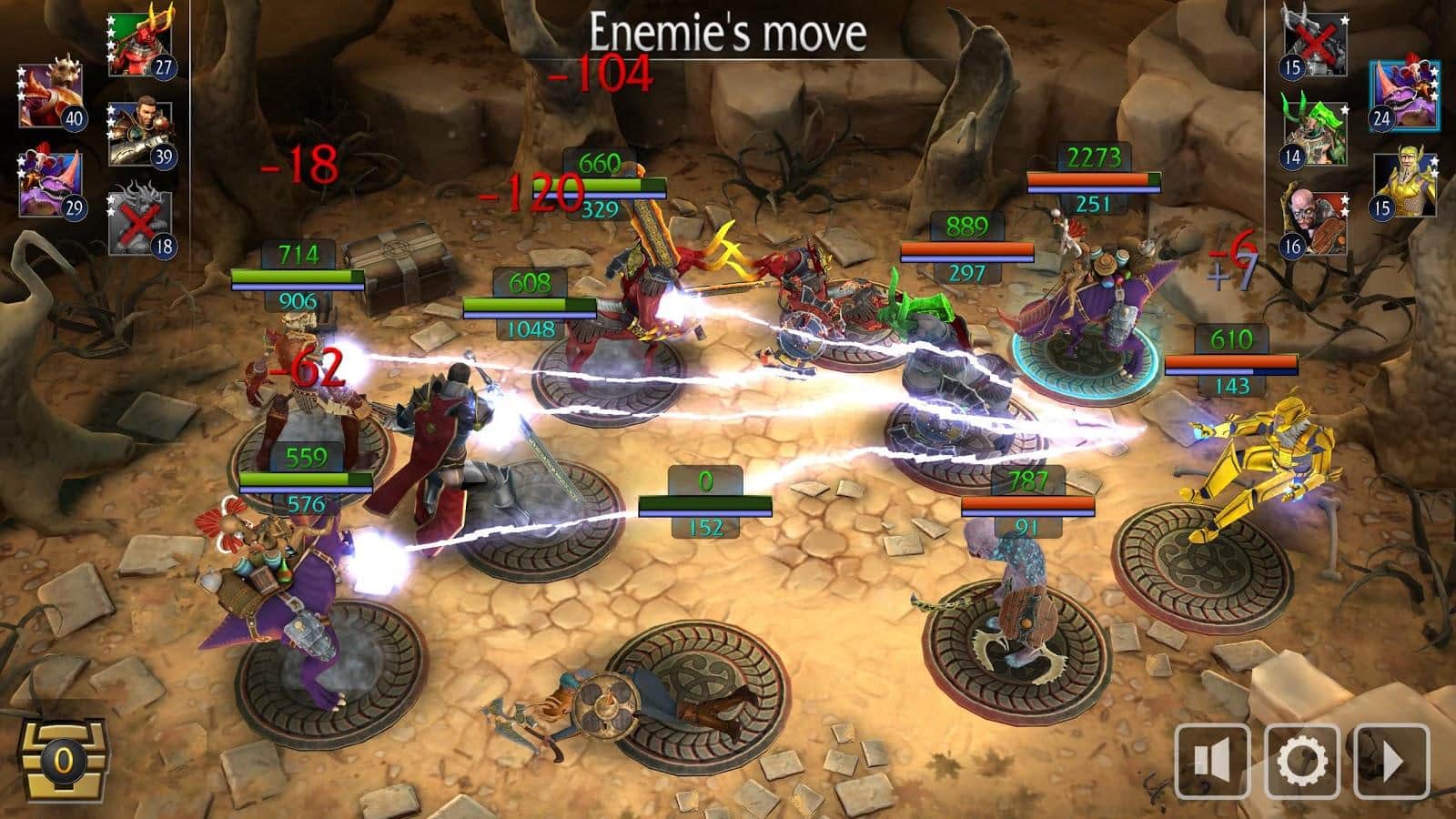The image size is (1456, 819).
Task: Select the golden armored elf portrait, level 15
Action: (1405, 185)
